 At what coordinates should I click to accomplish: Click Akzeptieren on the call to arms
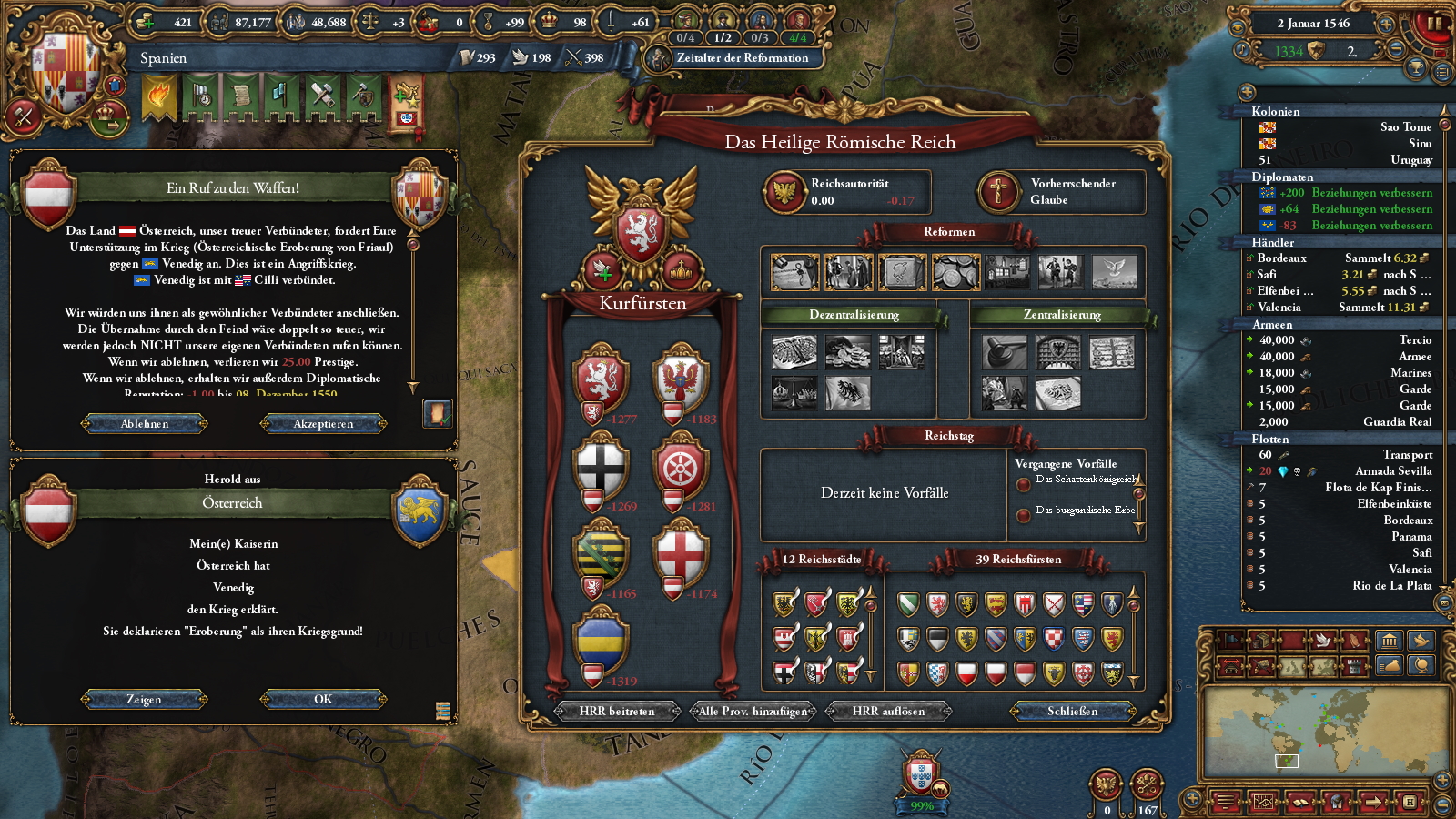tap(323, 423)
